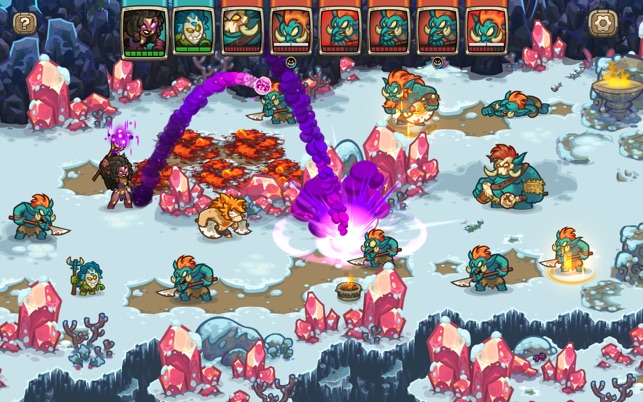Open the gear settings menu
Screen dimensions: 643x402
click(x=603, y=23)
